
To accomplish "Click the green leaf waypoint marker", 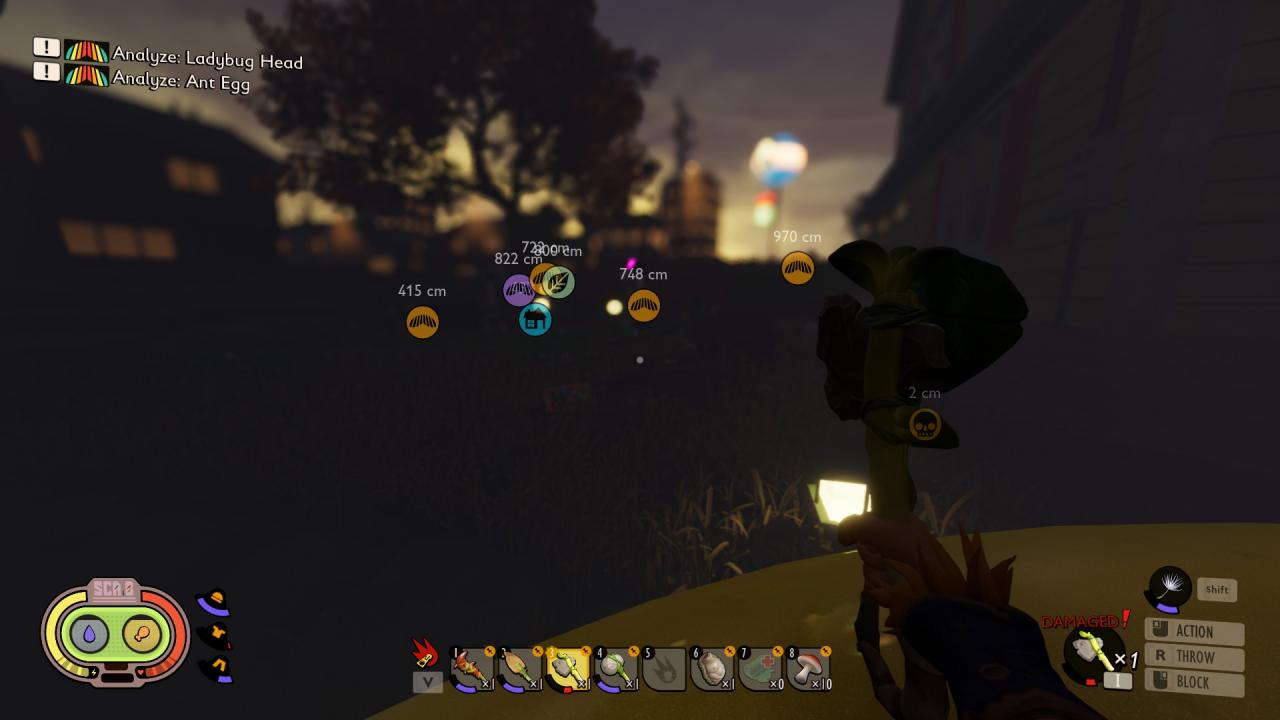I will [559, 282].
